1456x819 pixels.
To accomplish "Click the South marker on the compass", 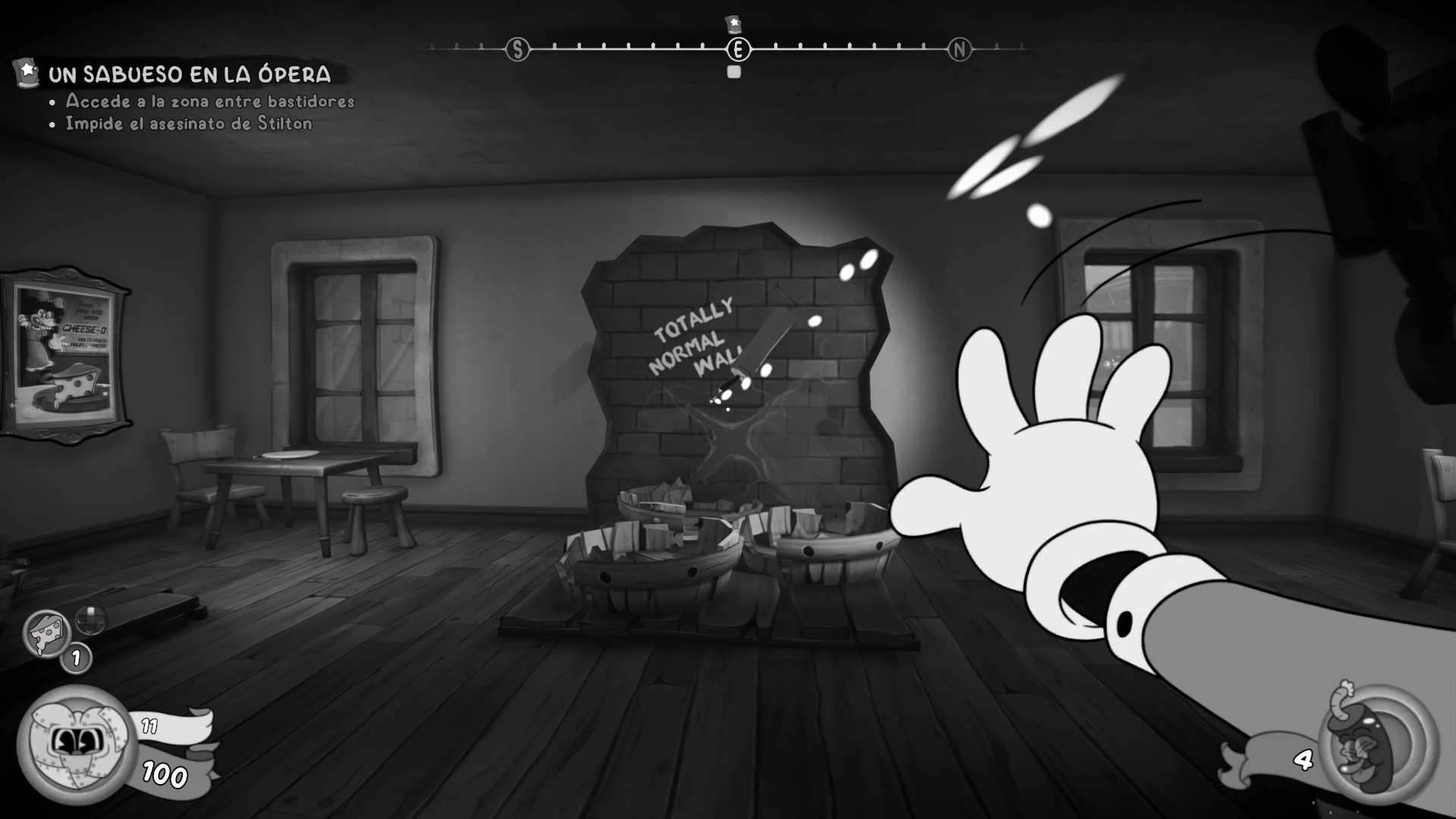I will point(517,50).
